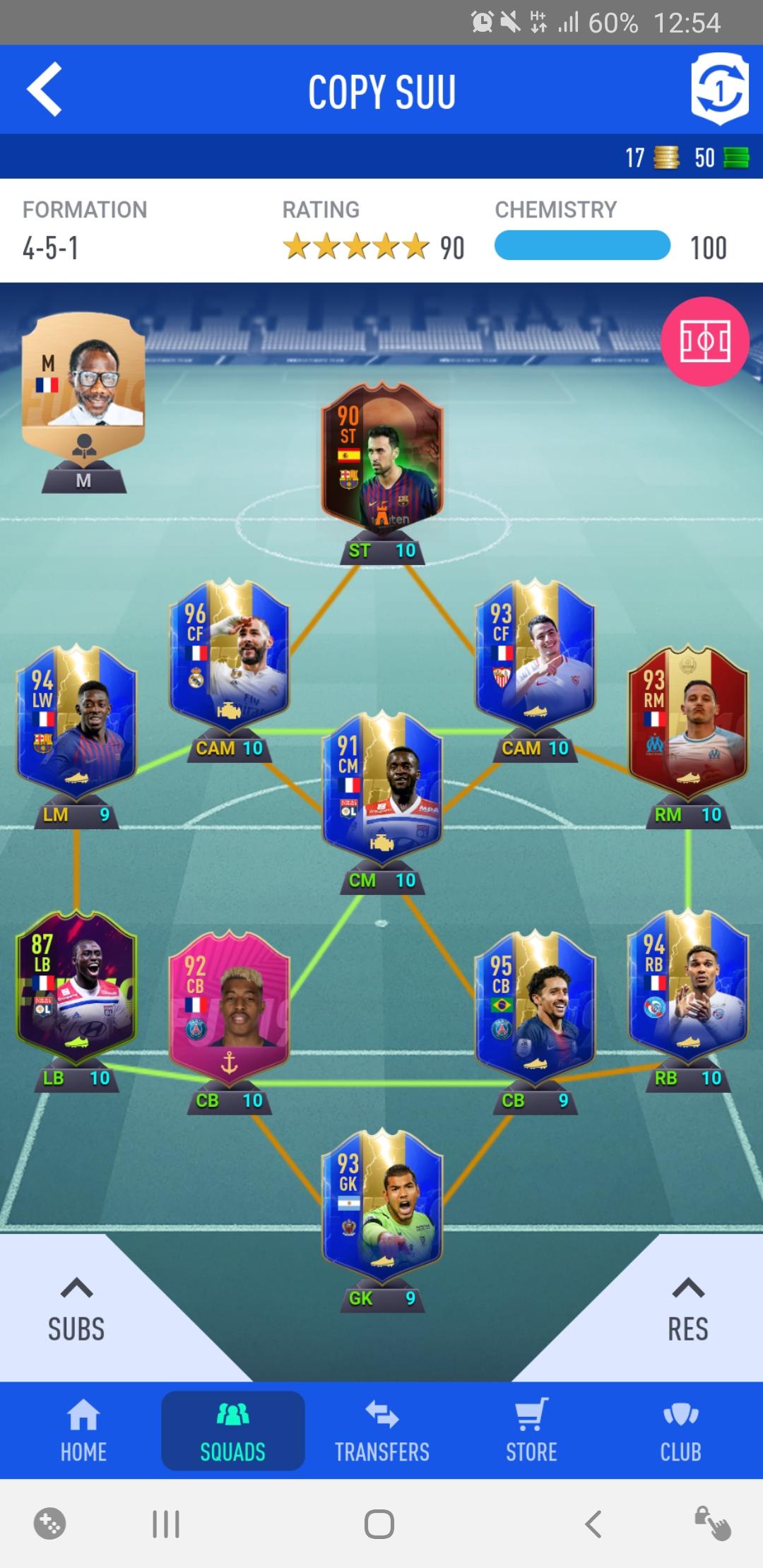Viewport: 763px width, 1568px height.
Task: Pick the pink 92 CB card
Action: [x=229, y=1010]
